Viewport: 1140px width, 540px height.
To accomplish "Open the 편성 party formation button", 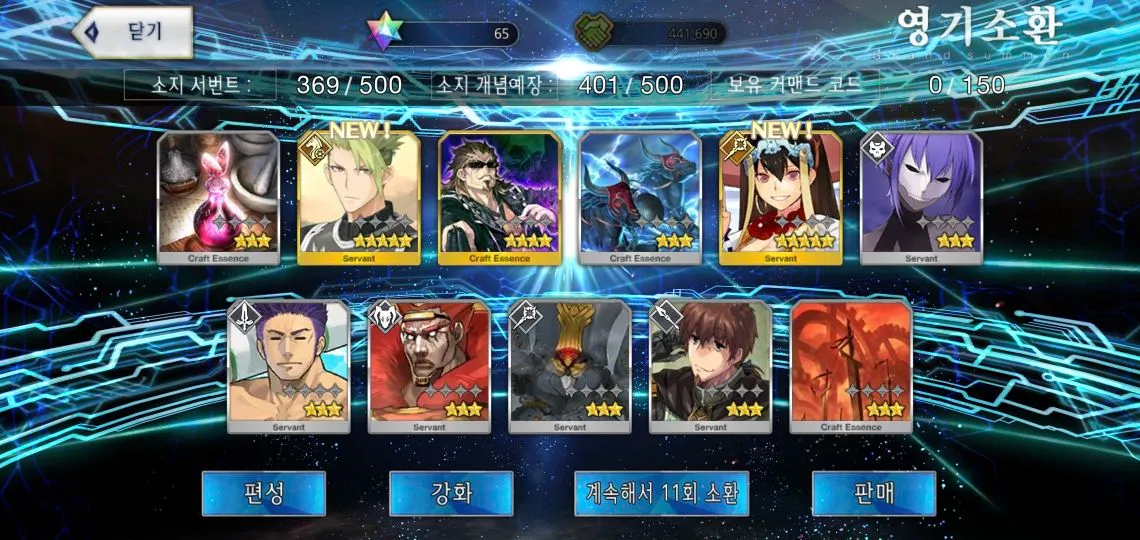I will (264, 493).
